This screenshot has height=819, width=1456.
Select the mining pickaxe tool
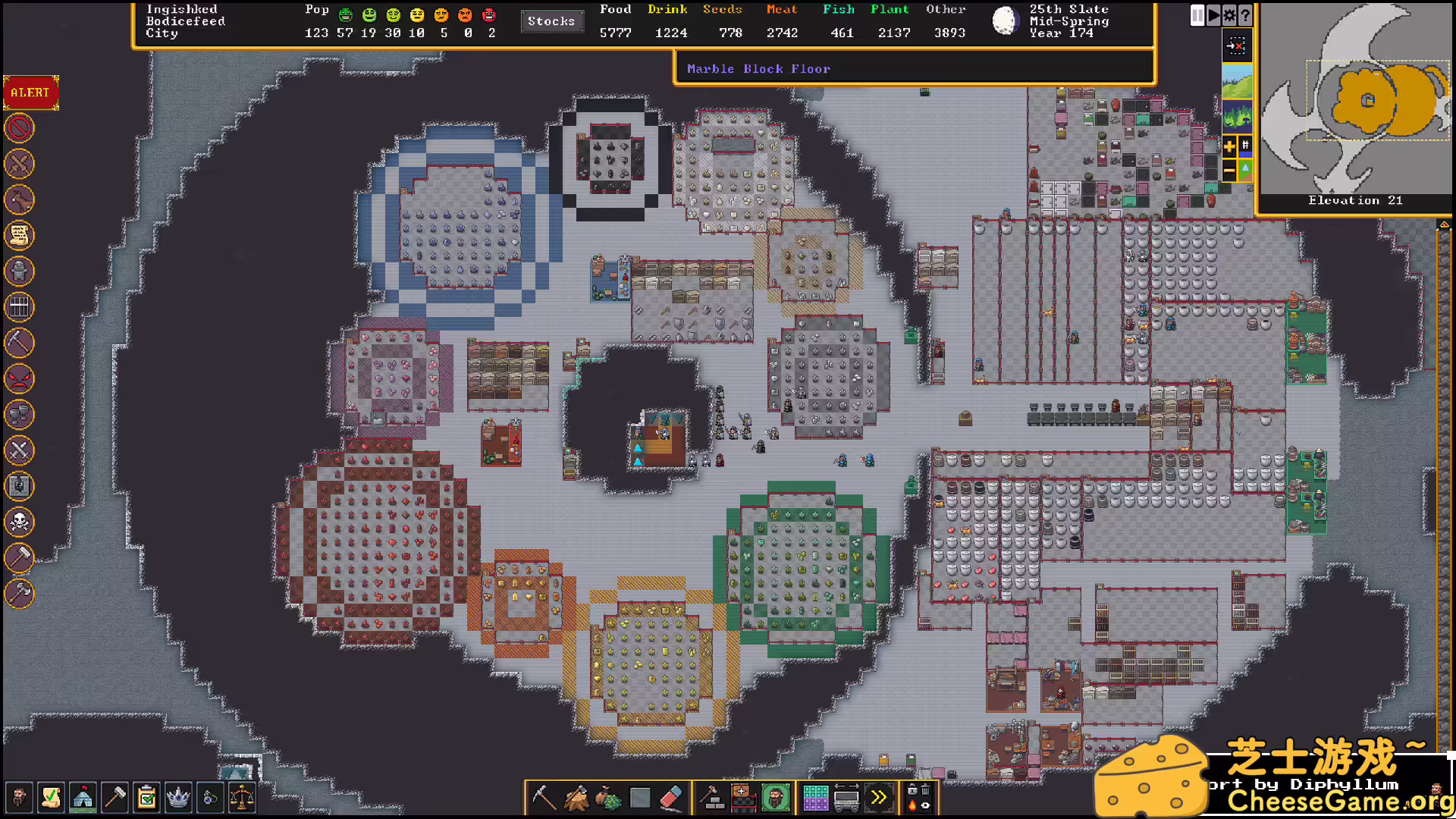click(544, 799)
